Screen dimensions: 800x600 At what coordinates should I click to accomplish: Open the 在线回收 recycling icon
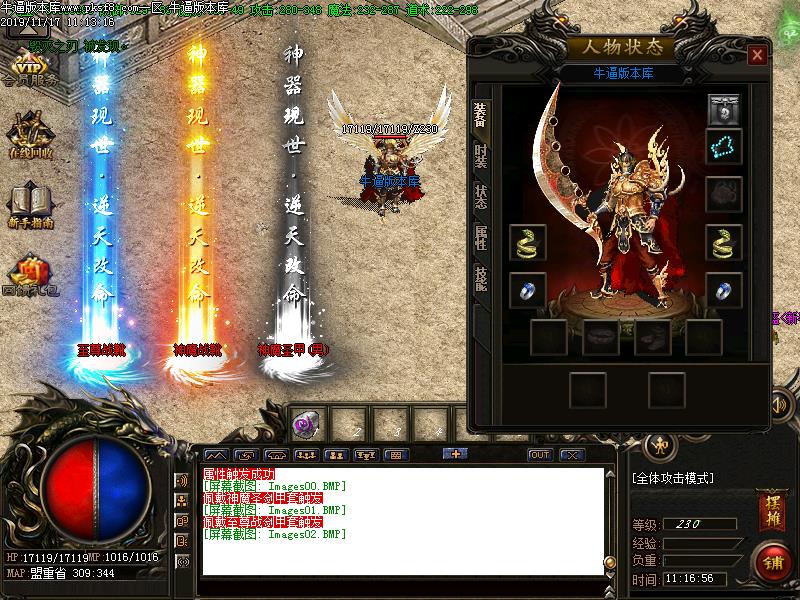click(30, 135)
